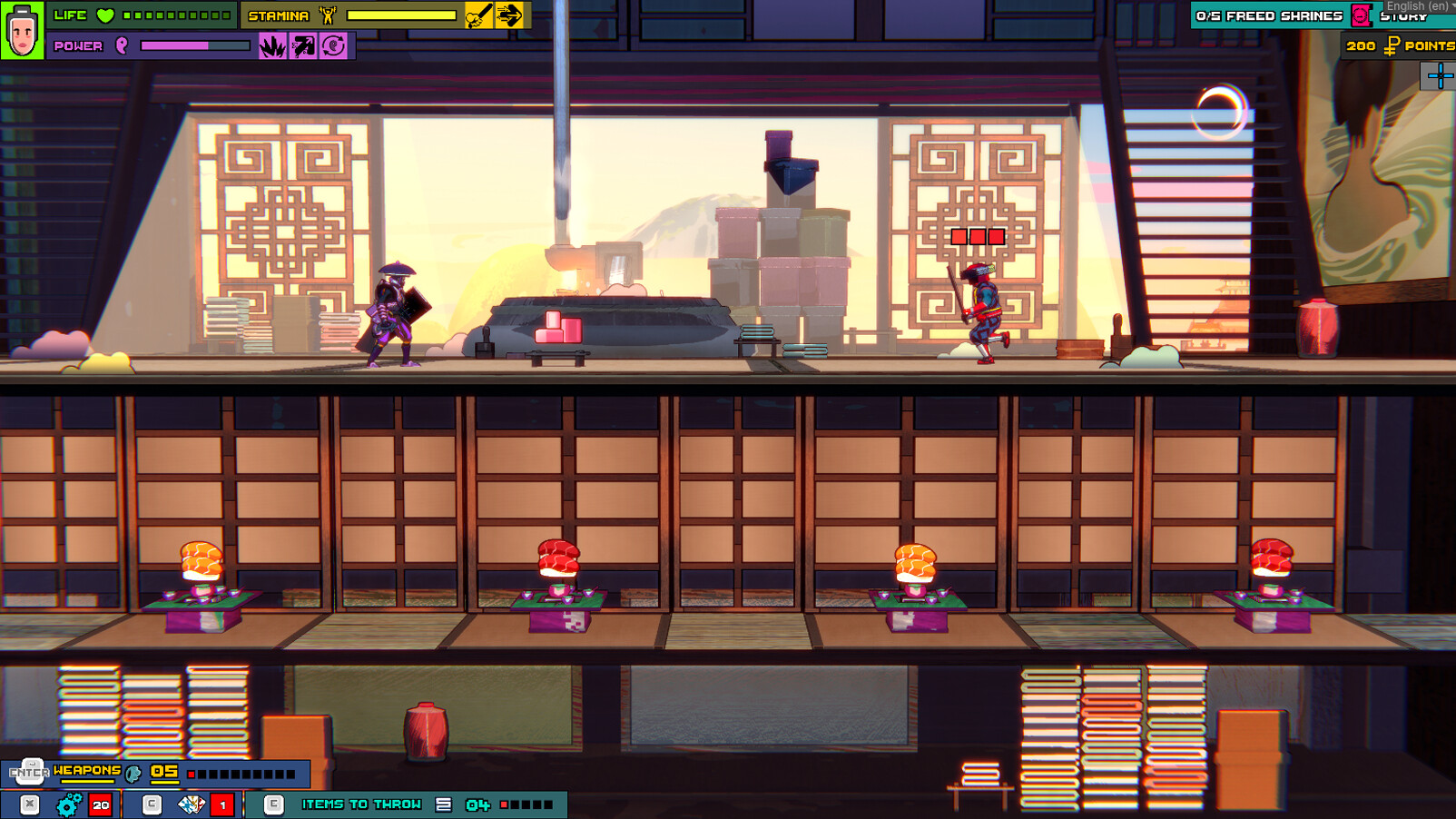Select the spiked burst power icon
This screenshot has width=1456, height=819.
(x=271, y=44)
